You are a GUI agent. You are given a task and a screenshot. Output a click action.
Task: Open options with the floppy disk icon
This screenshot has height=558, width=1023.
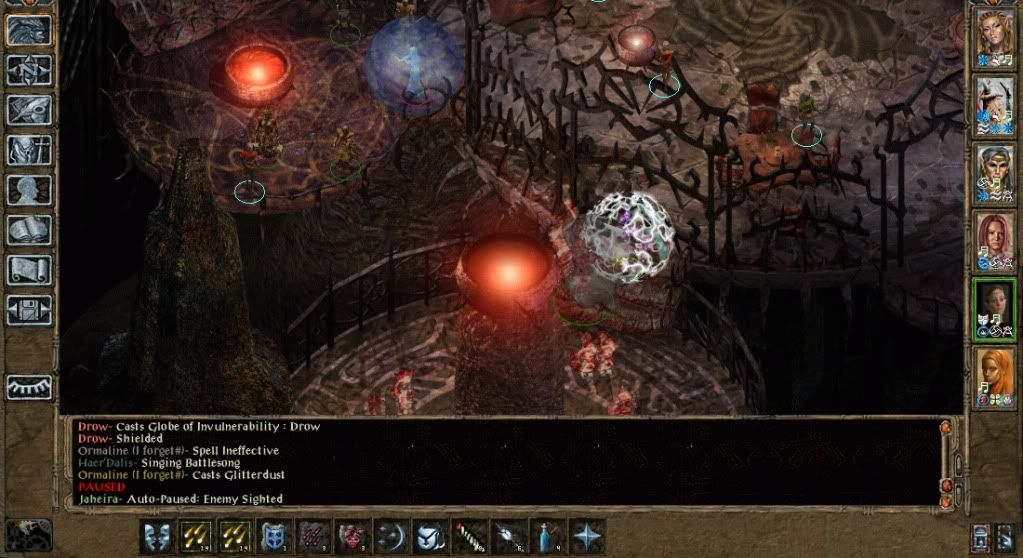pyautogui.click(x=28, y=309)
